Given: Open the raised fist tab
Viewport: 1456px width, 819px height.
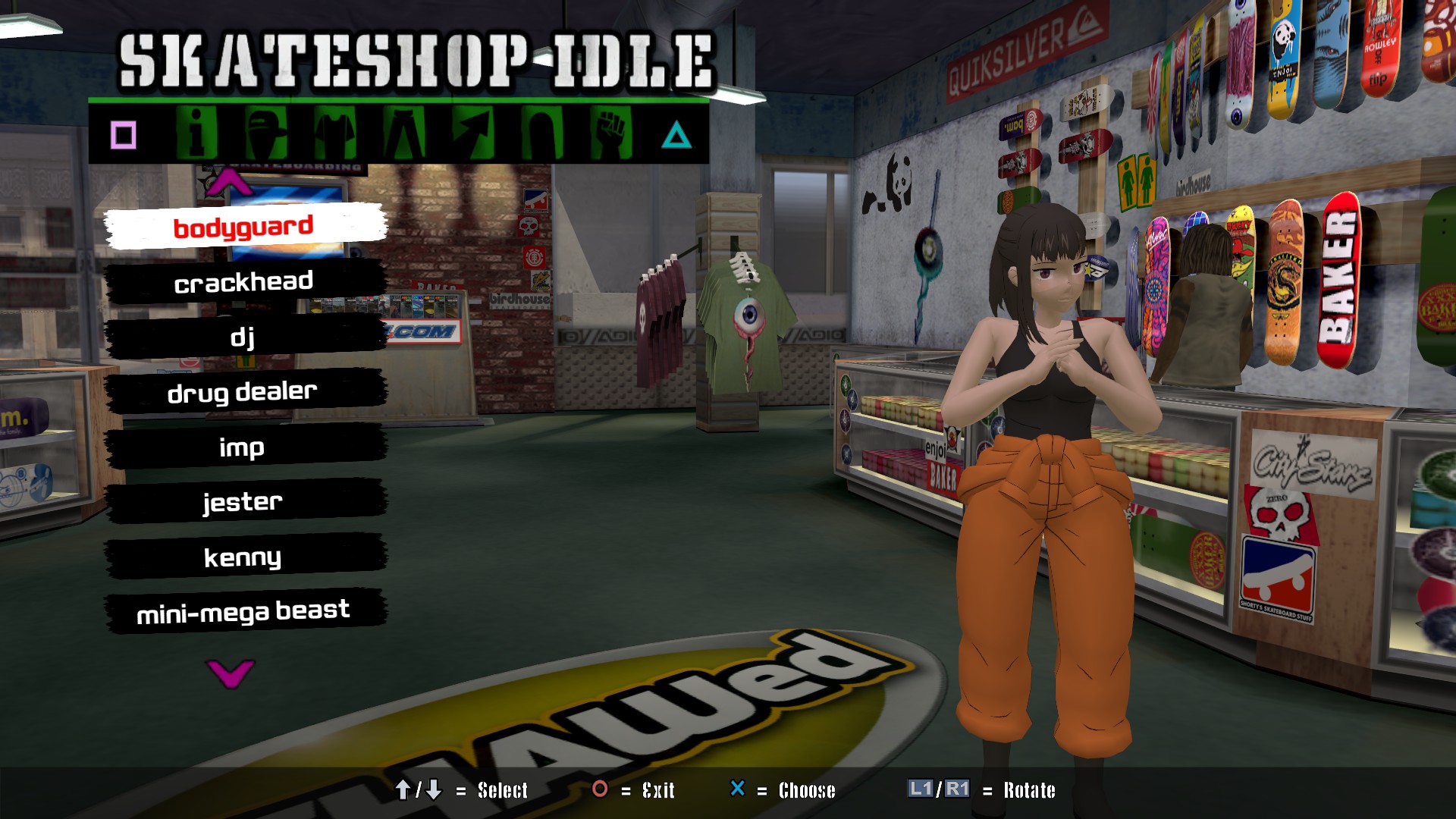Looking at the screenshot, I should coord(611,133).
